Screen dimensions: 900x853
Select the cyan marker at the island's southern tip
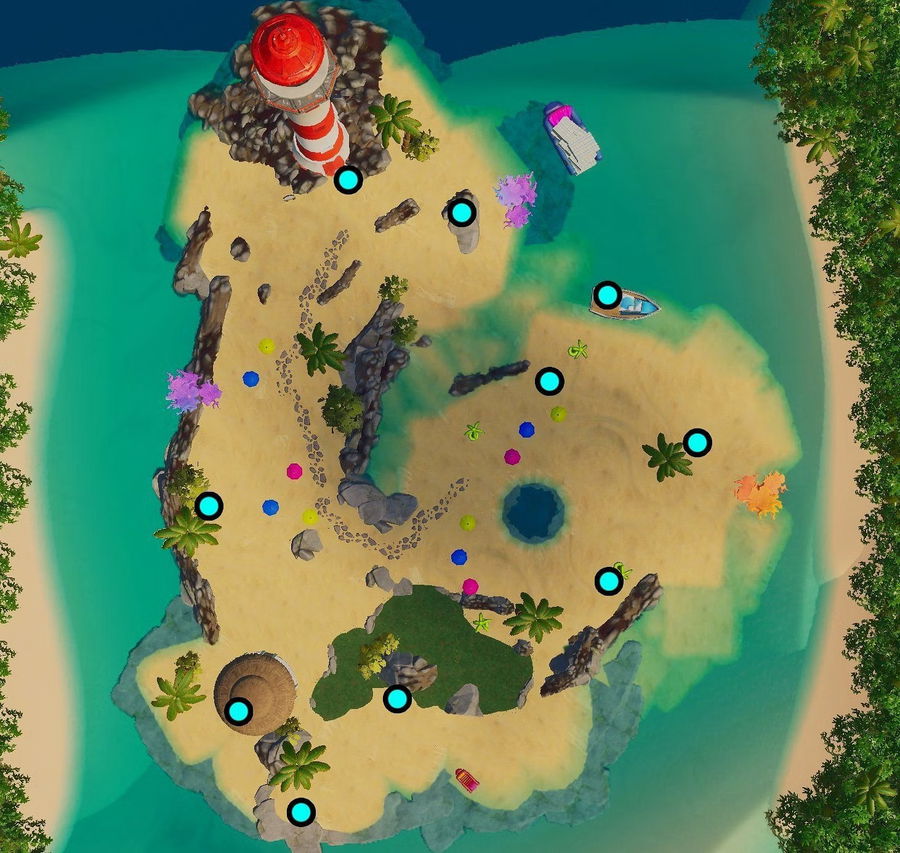coord(301,812)
